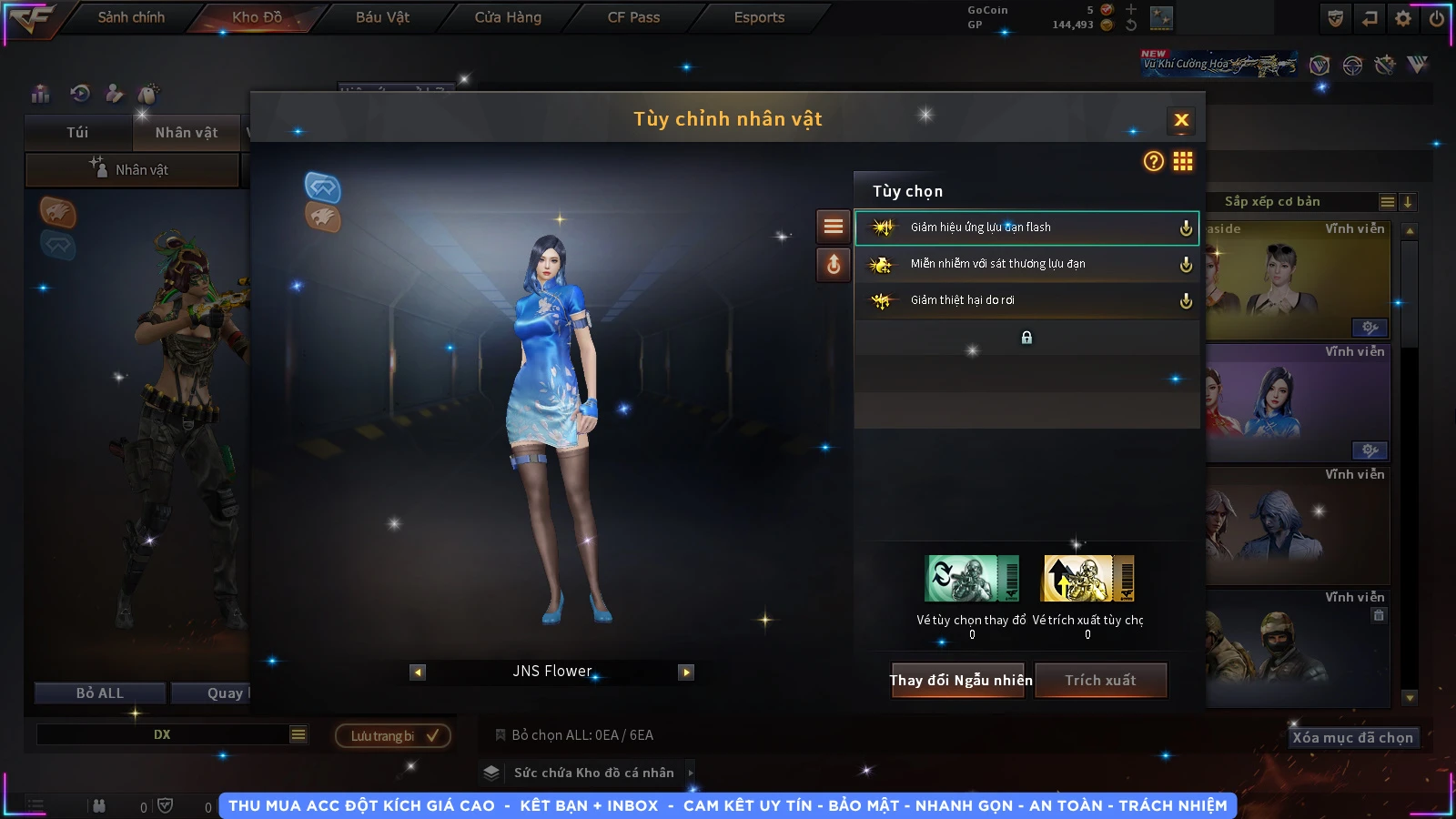Go to the CF Pass tab

(633, 17)
